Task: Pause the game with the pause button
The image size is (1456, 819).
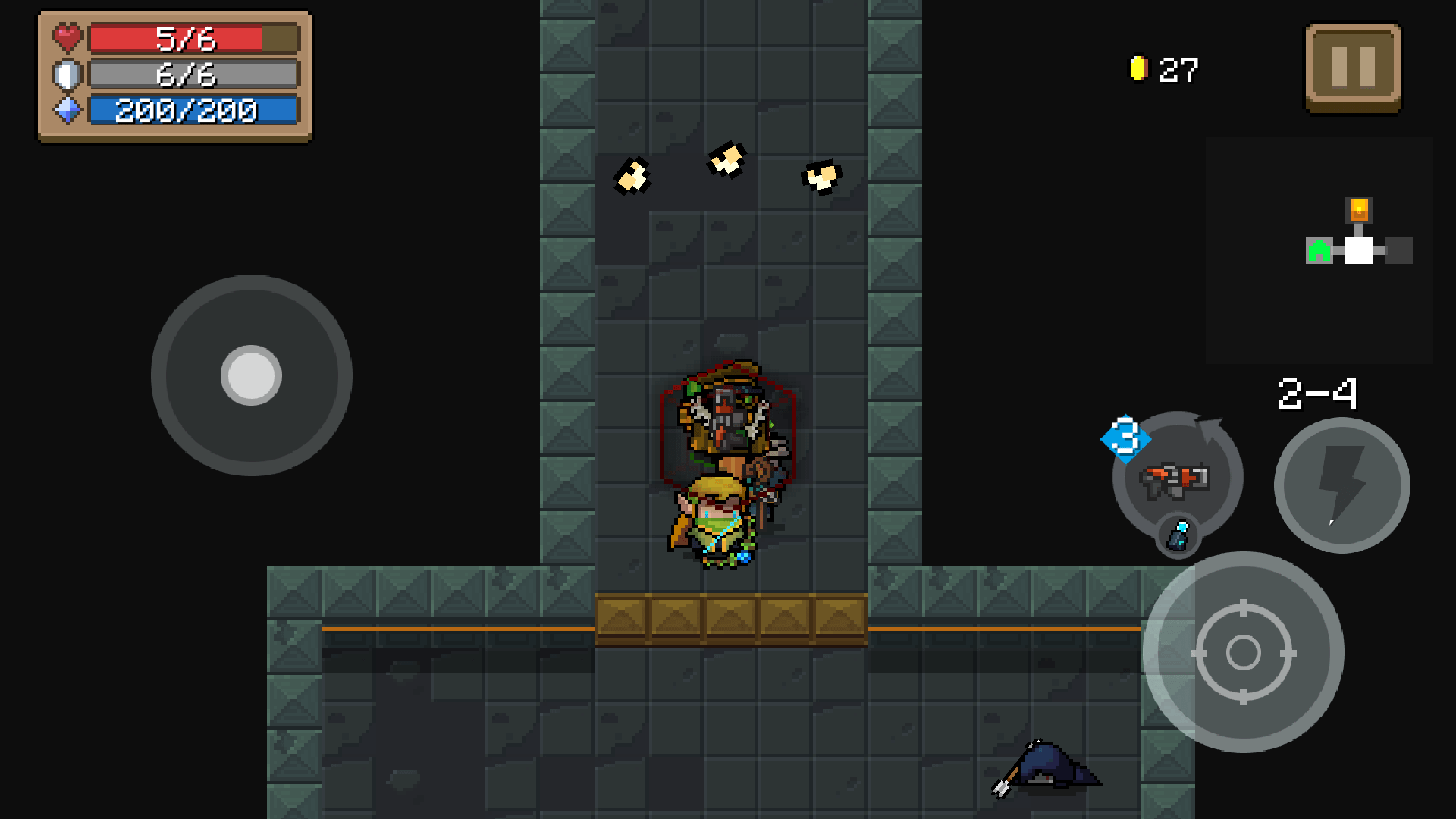Action: pyautogui.click(x=1353, y=67)
